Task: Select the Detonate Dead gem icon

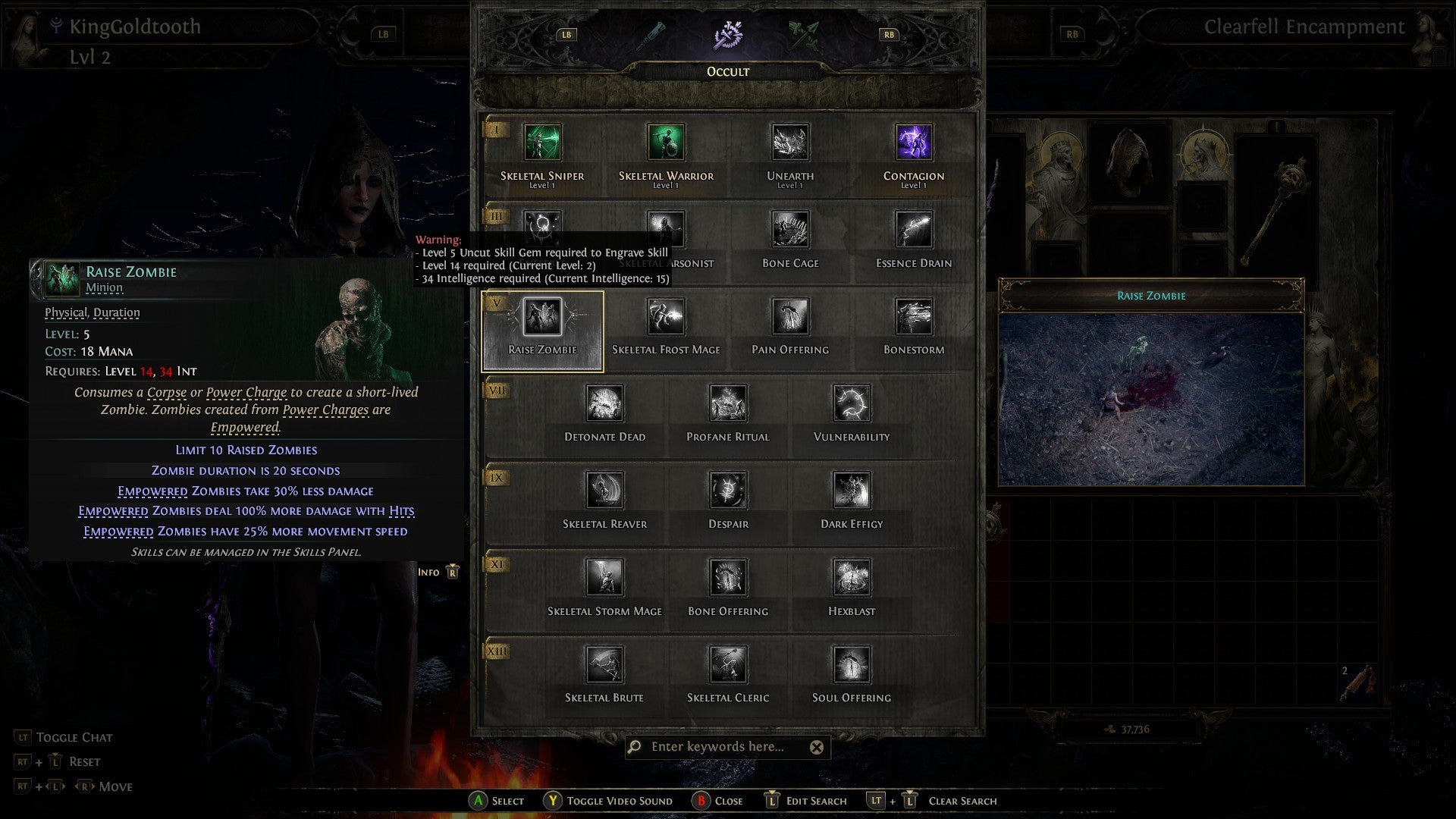Action: pyautogui.click(x=604, y=404)
